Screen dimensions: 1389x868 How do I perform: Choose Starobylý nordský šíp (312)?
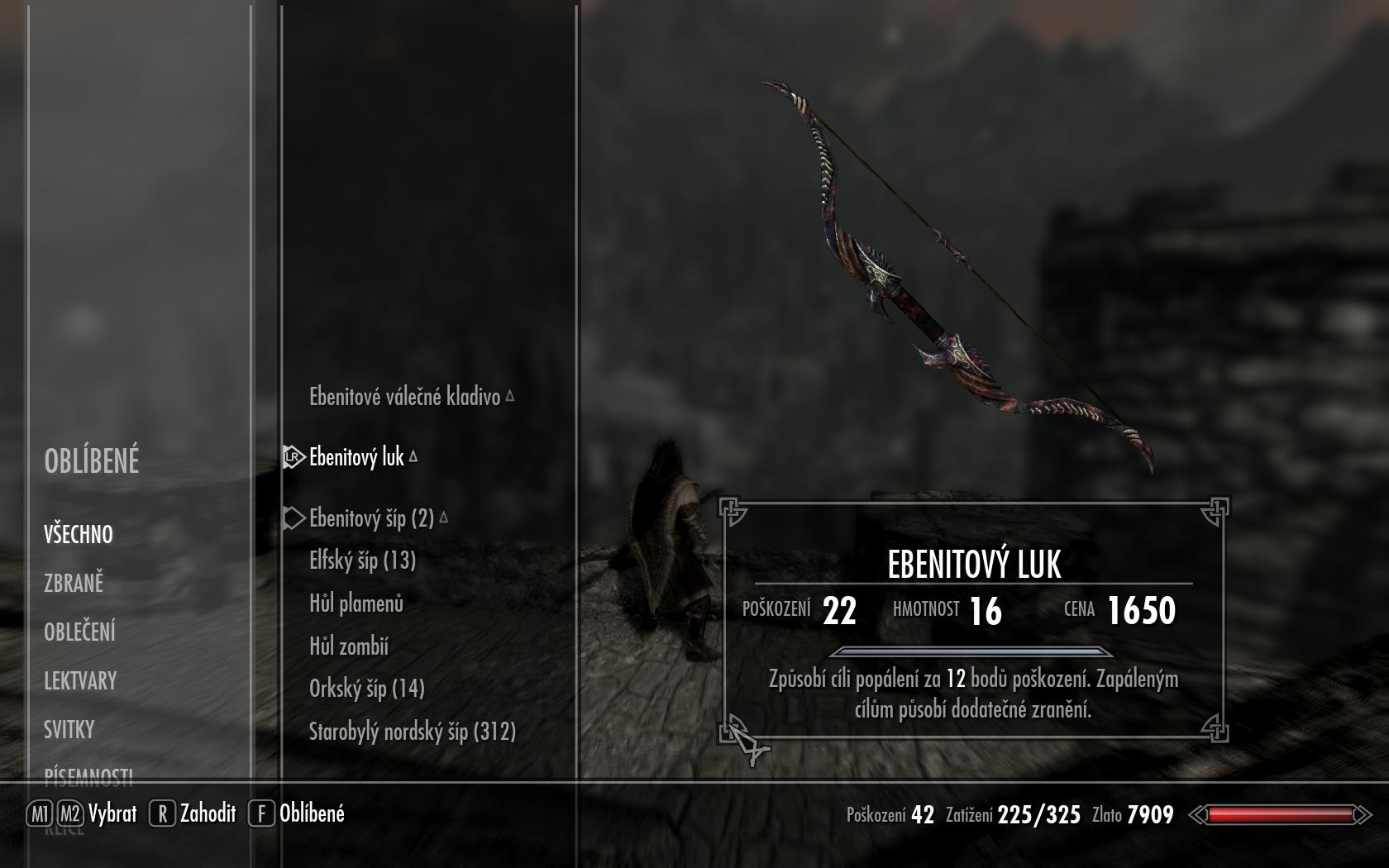click(x=412, y=732)
